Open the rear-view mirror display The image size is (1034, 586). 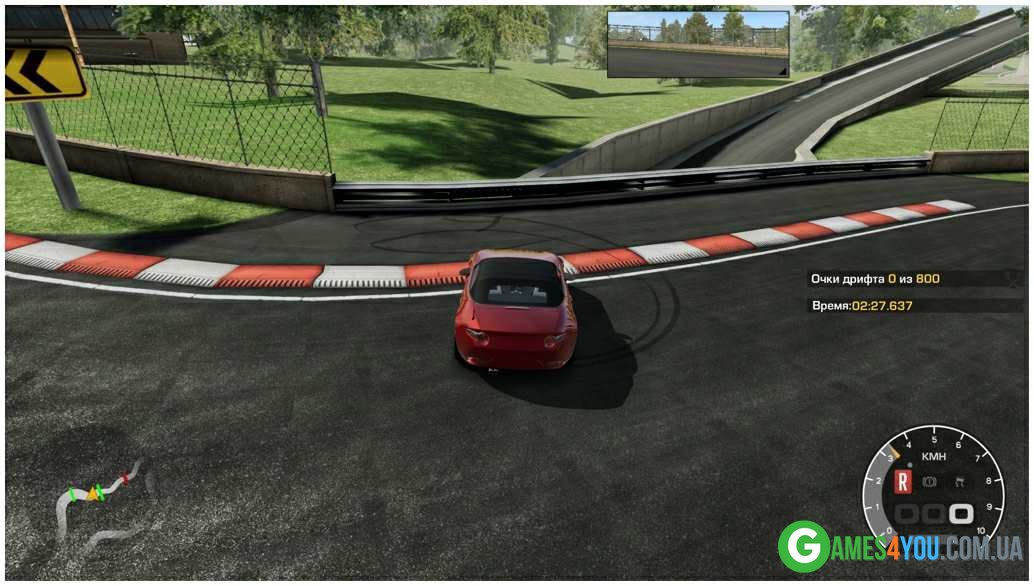point(698,44)
